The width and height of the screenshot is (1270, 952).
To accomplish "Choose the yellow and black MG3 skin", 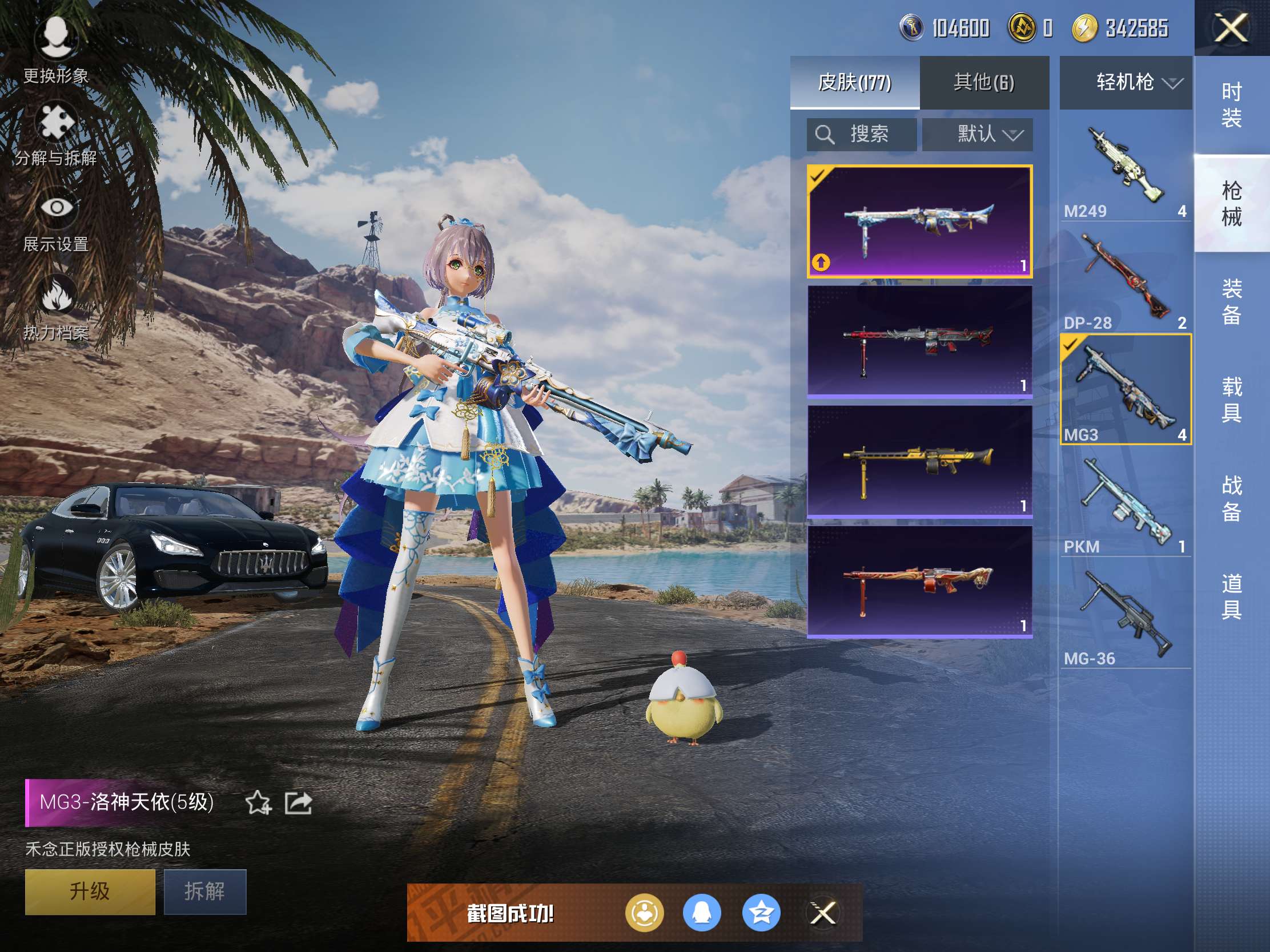I will 919,462.
